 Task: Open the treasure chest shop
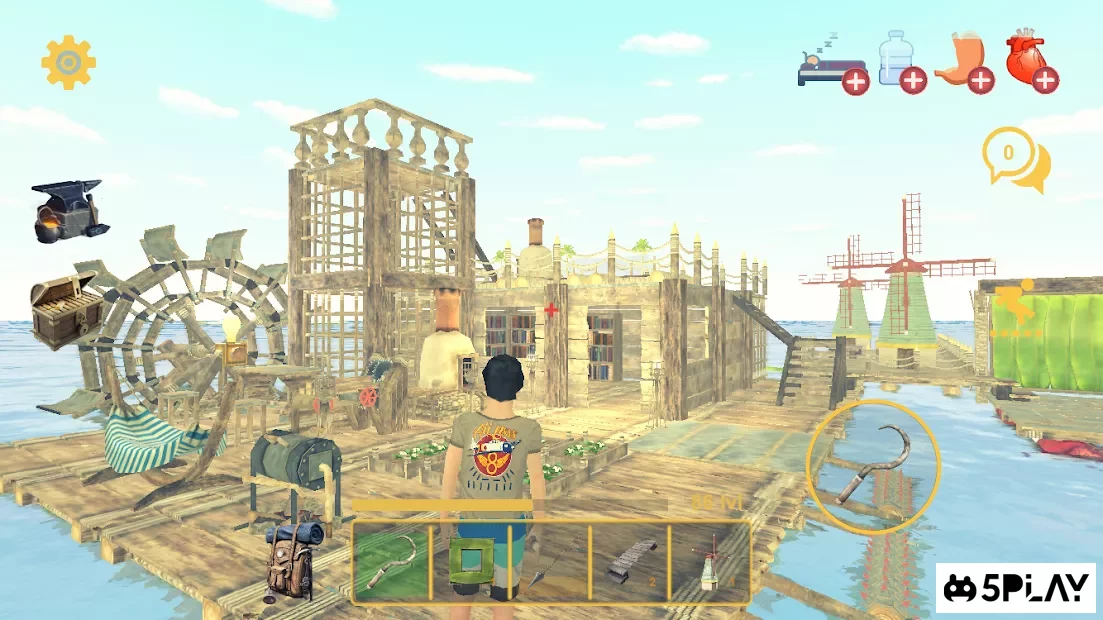(66, 309)
